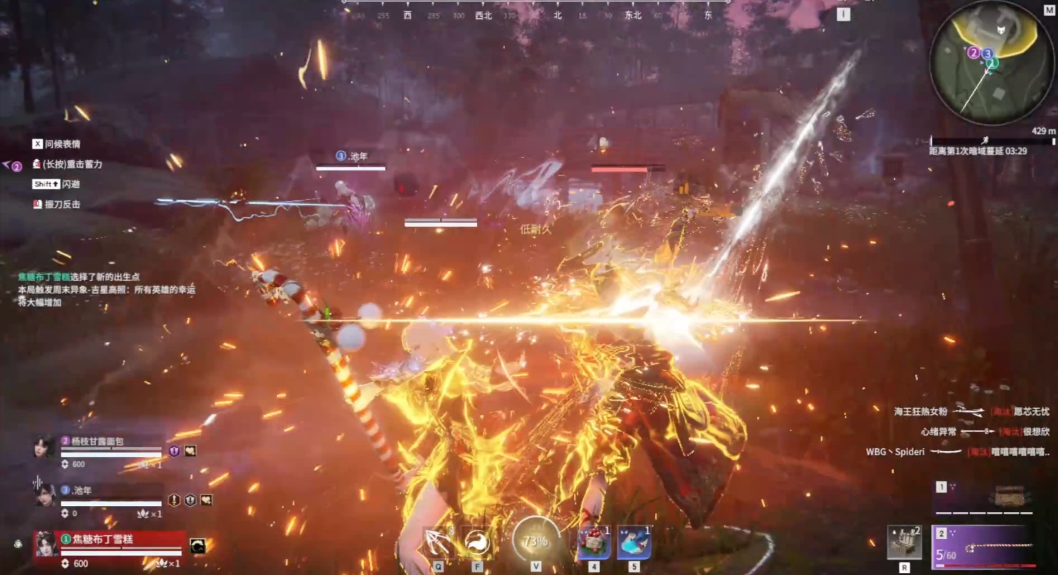Select teammate 杨枝甘露面包 portrait

[44, 447]
